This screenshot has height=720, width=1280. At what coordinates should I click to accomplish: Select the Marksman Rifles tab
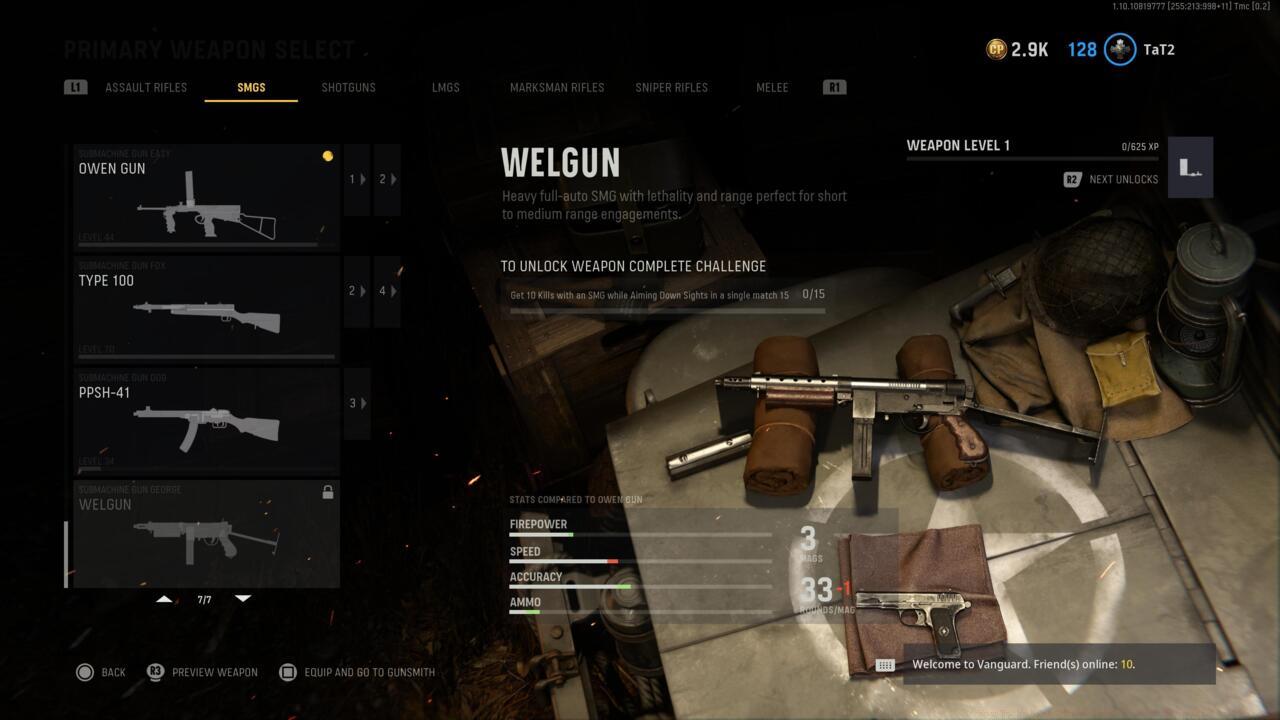tap(556, 87)
